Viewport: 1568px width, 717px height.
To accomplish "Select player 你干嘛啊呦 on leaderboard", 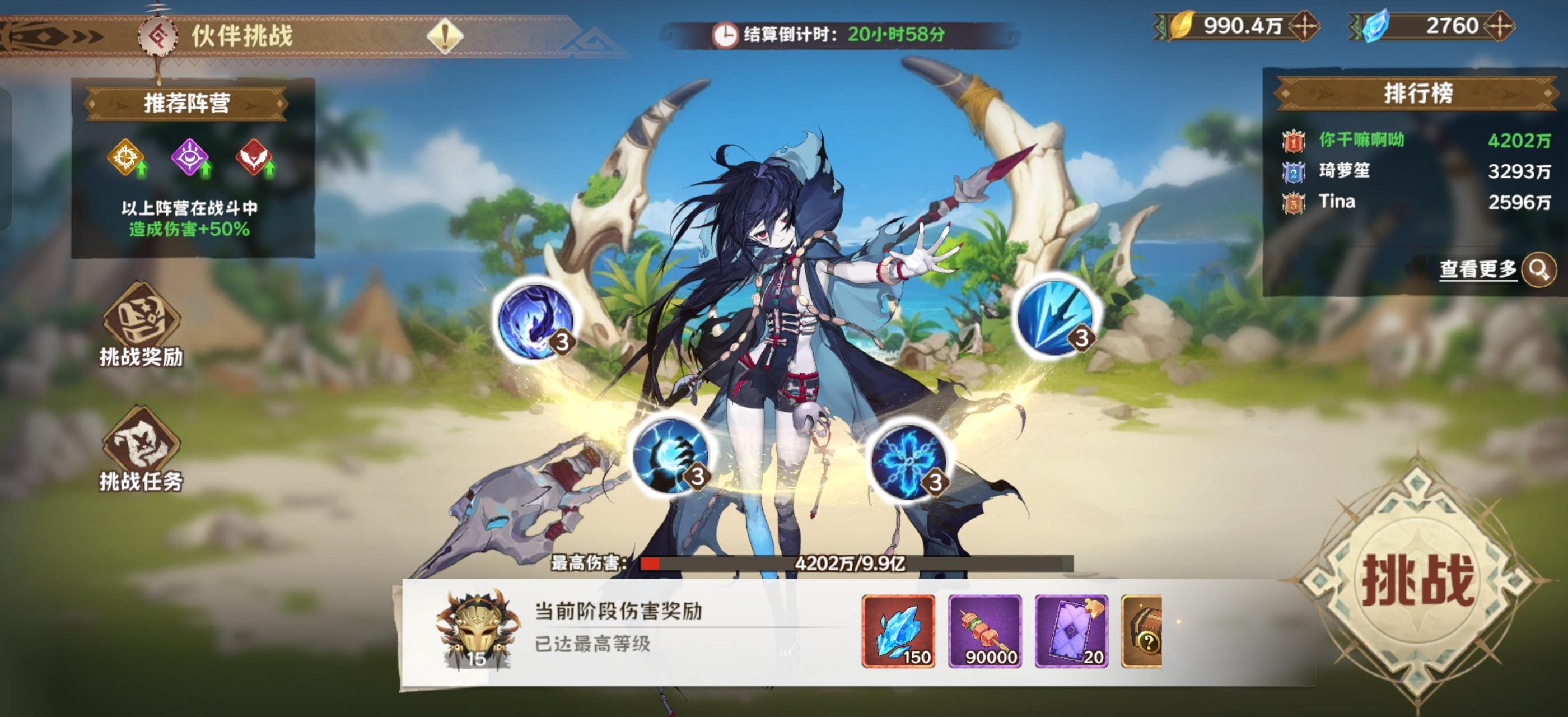I will 1364,139.
